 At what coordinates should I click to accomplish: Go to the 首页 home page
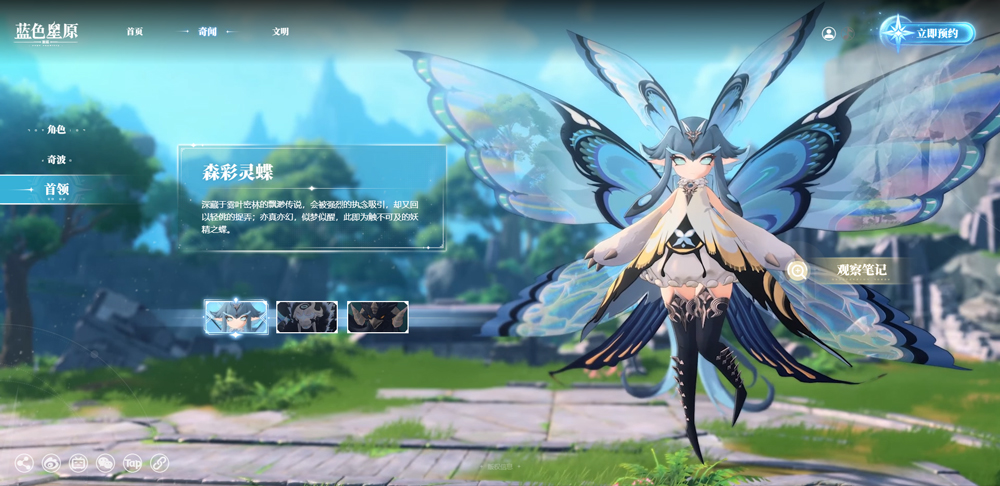[135, 32]
